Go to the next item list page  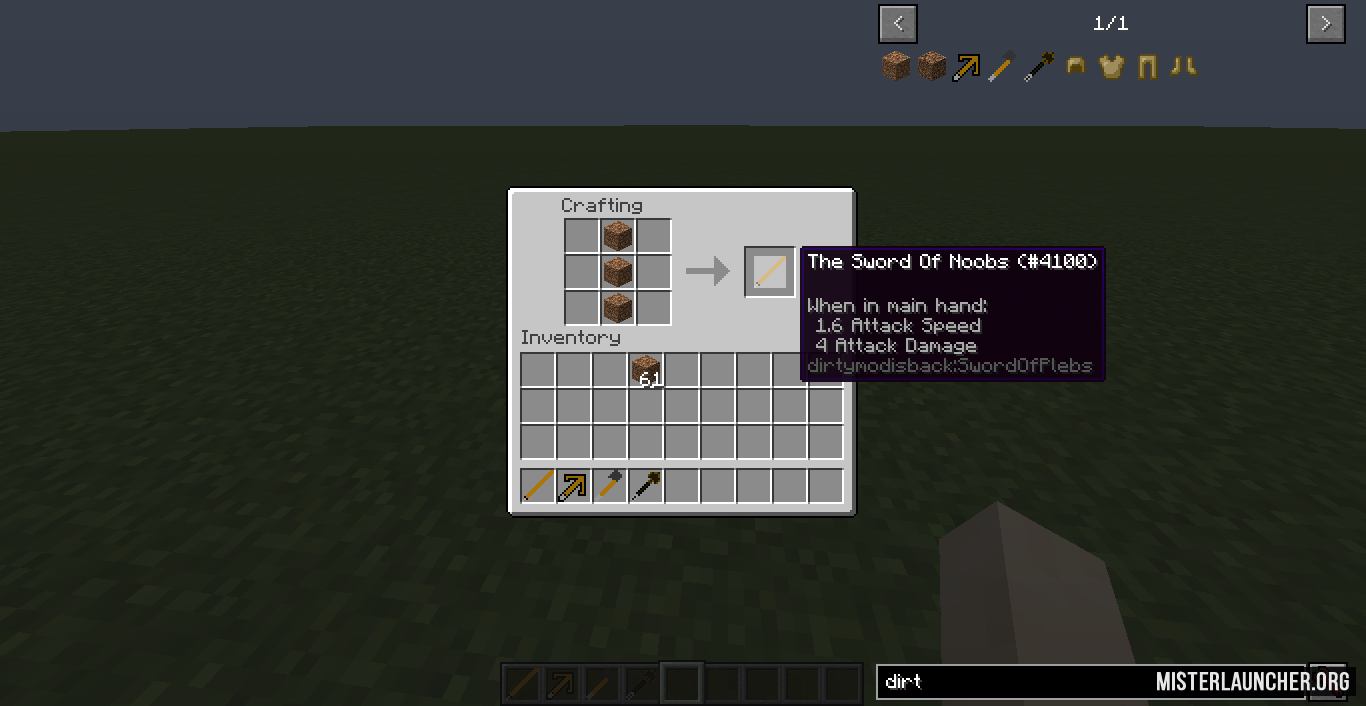[x=1325, y=24]
